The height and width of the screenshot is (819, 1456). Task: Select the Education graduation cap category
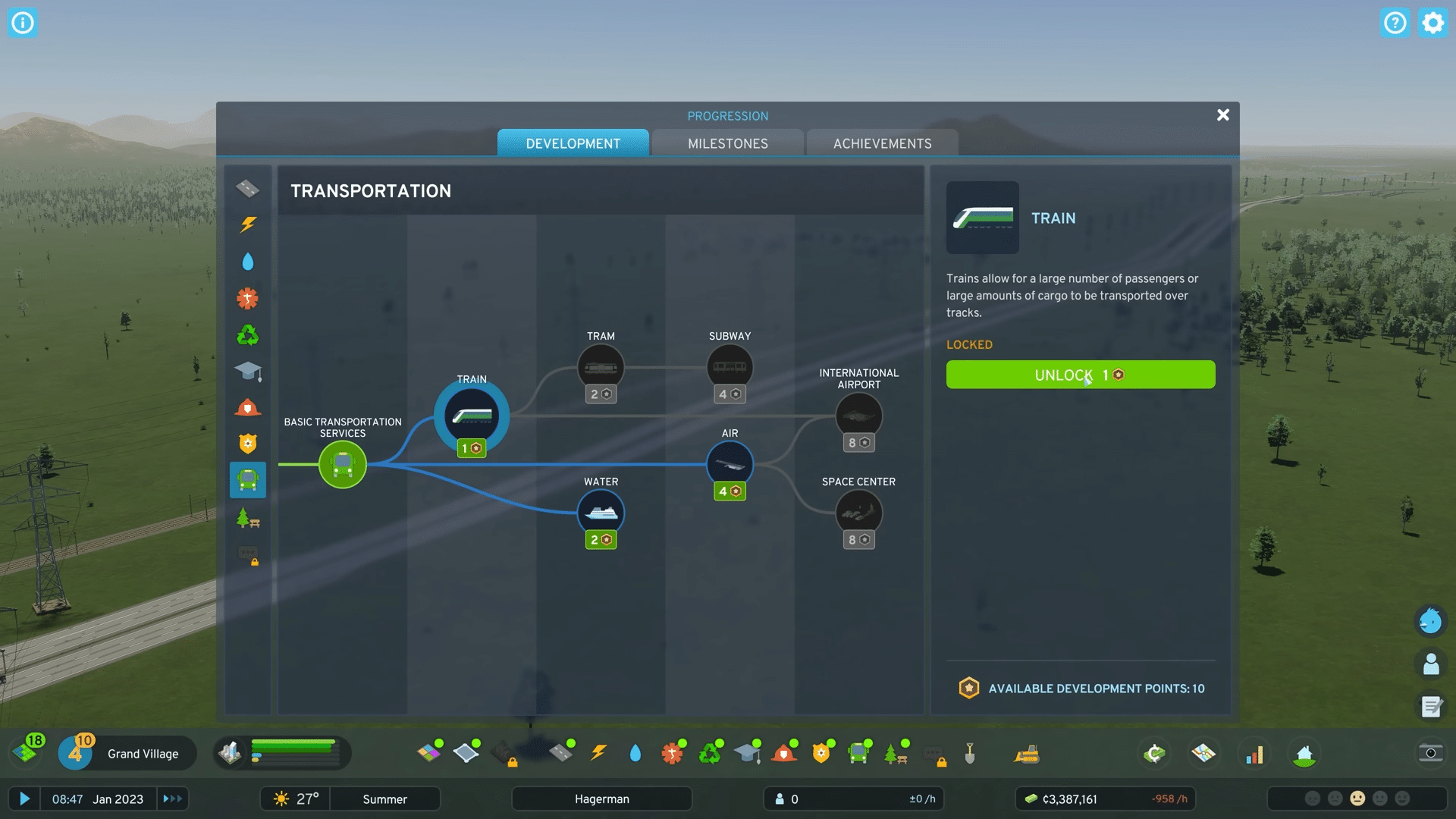tap(248, 371)
